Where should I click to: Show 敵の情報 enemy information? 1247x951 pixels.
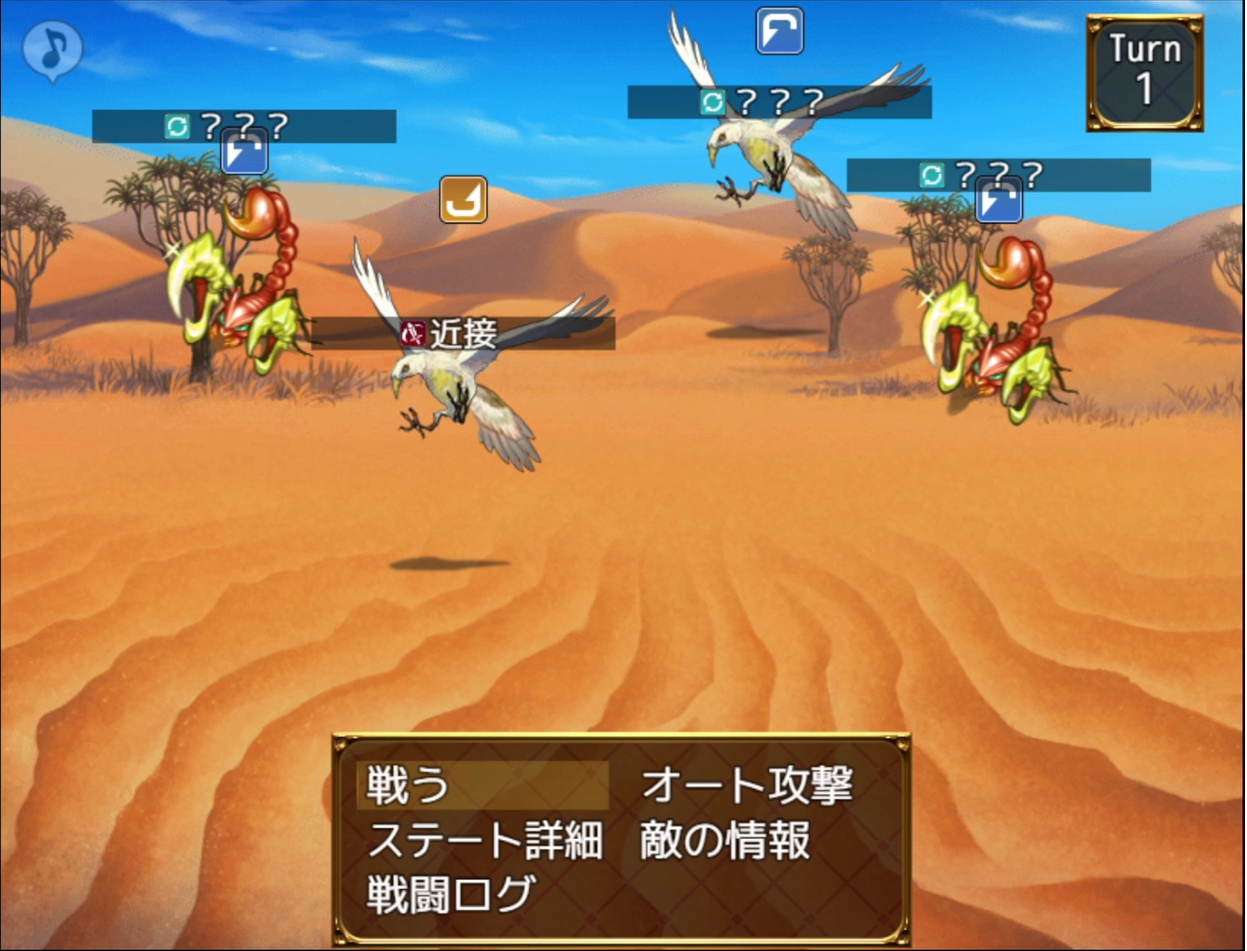point(724,841)
